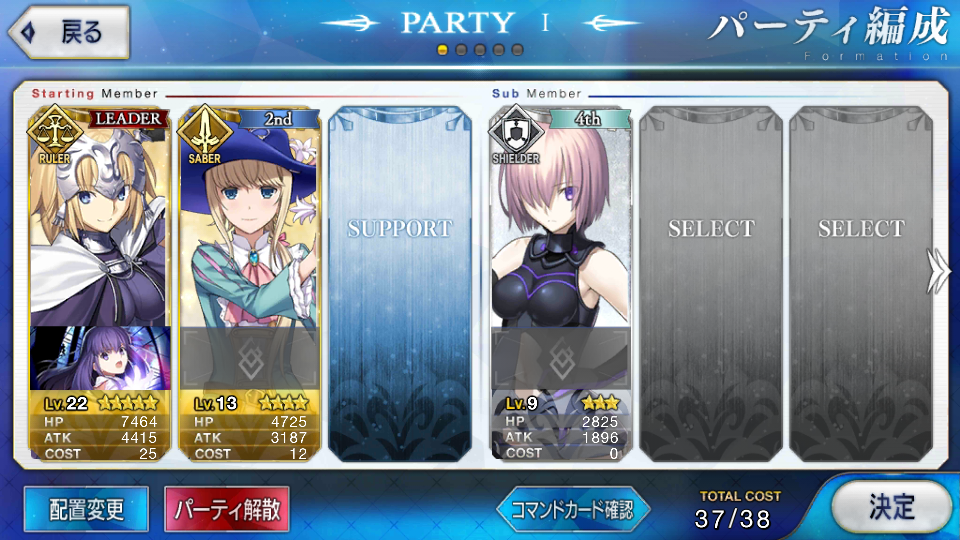
Task: Switch to next party with right arrow
Action: tap(938, 269)
